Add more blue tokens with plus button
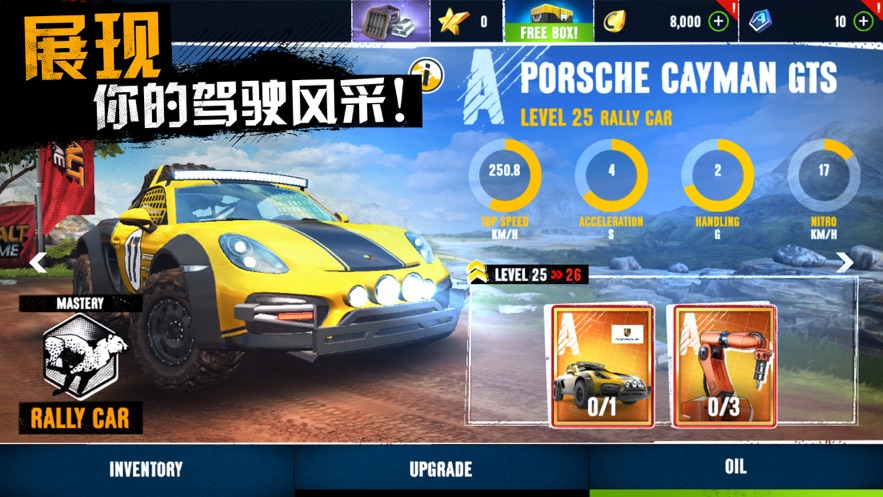Image resolution: width=883 pixels, height=497 pixels. tap(864, 21)
